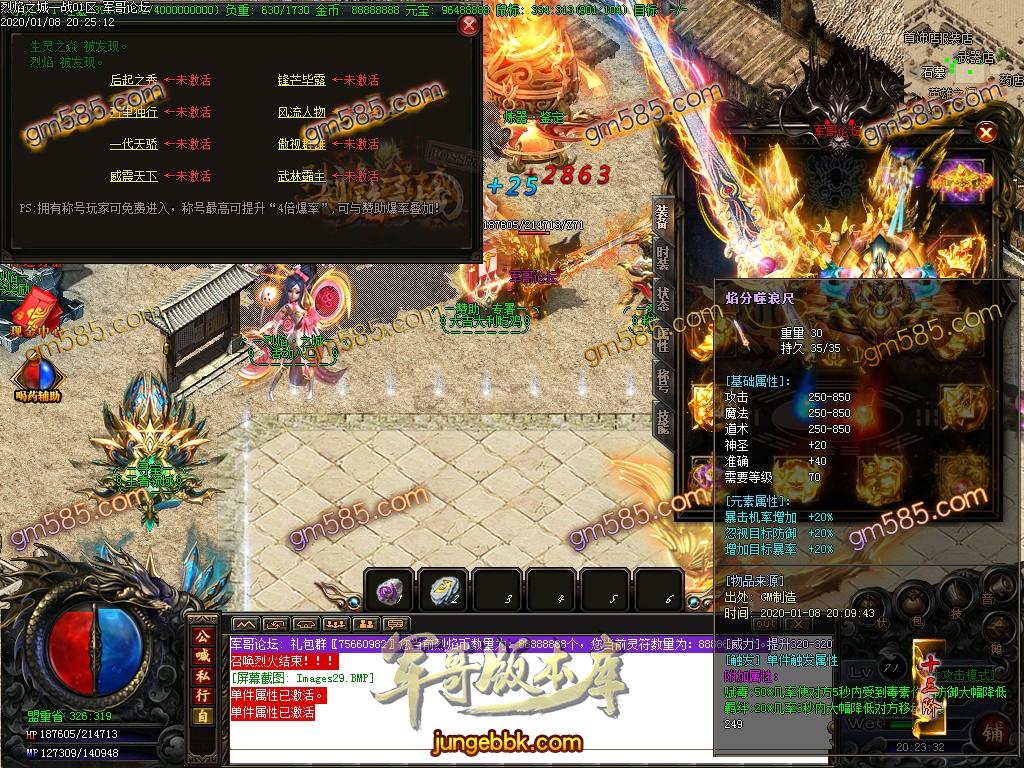This screenshot has height=768, width=1024.
Task: Select the 武林霸主 title entry
Action: click(x=301, y=176)
